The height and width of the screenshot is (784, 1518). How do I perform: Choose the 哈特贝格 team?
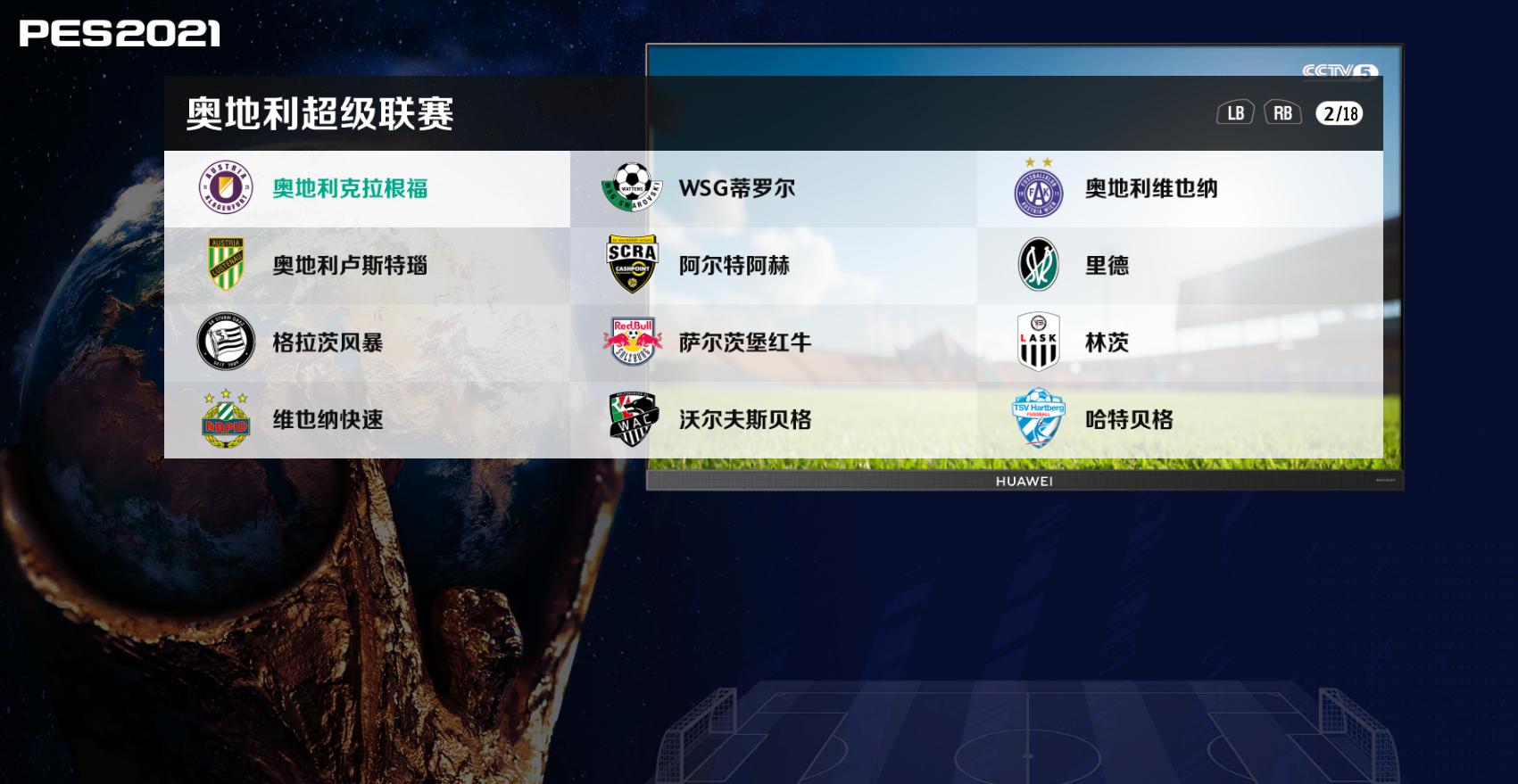(x=1130, y=419)
